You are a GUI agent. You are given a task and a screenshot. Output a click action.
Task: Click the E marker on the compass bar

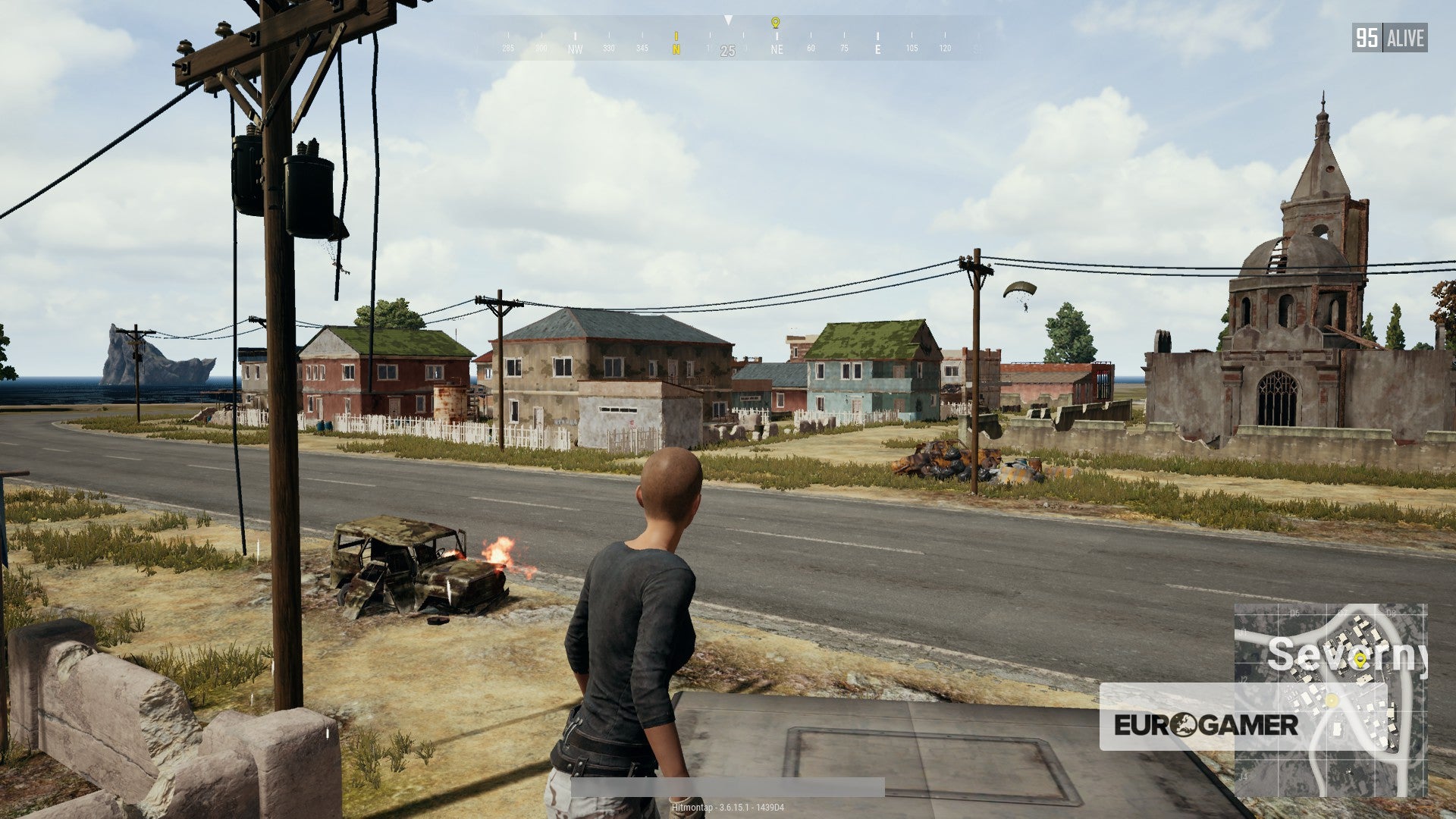pos(877,49)
